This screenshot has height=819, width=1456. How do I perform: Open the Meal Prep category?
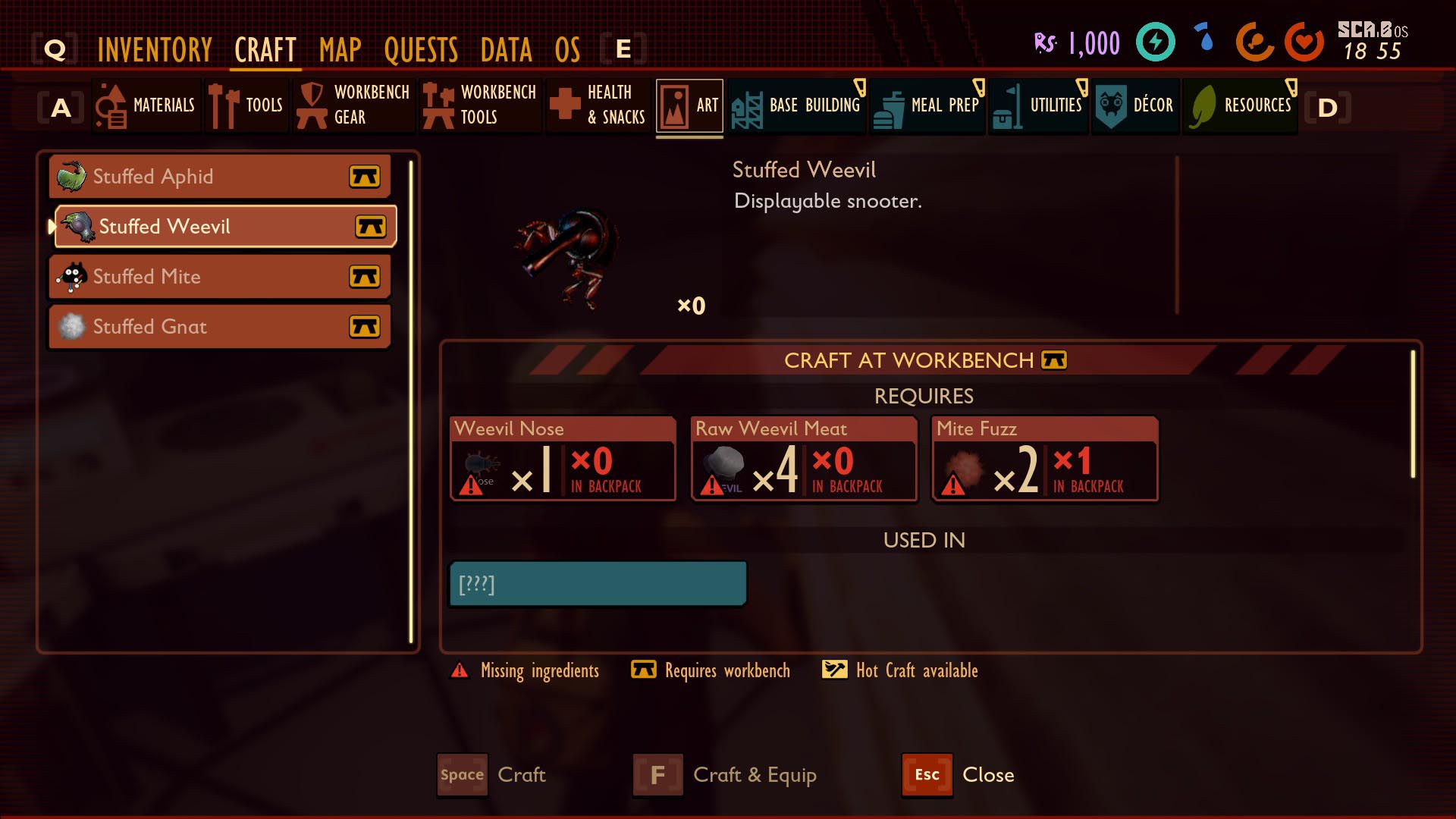tap(927, 105)
